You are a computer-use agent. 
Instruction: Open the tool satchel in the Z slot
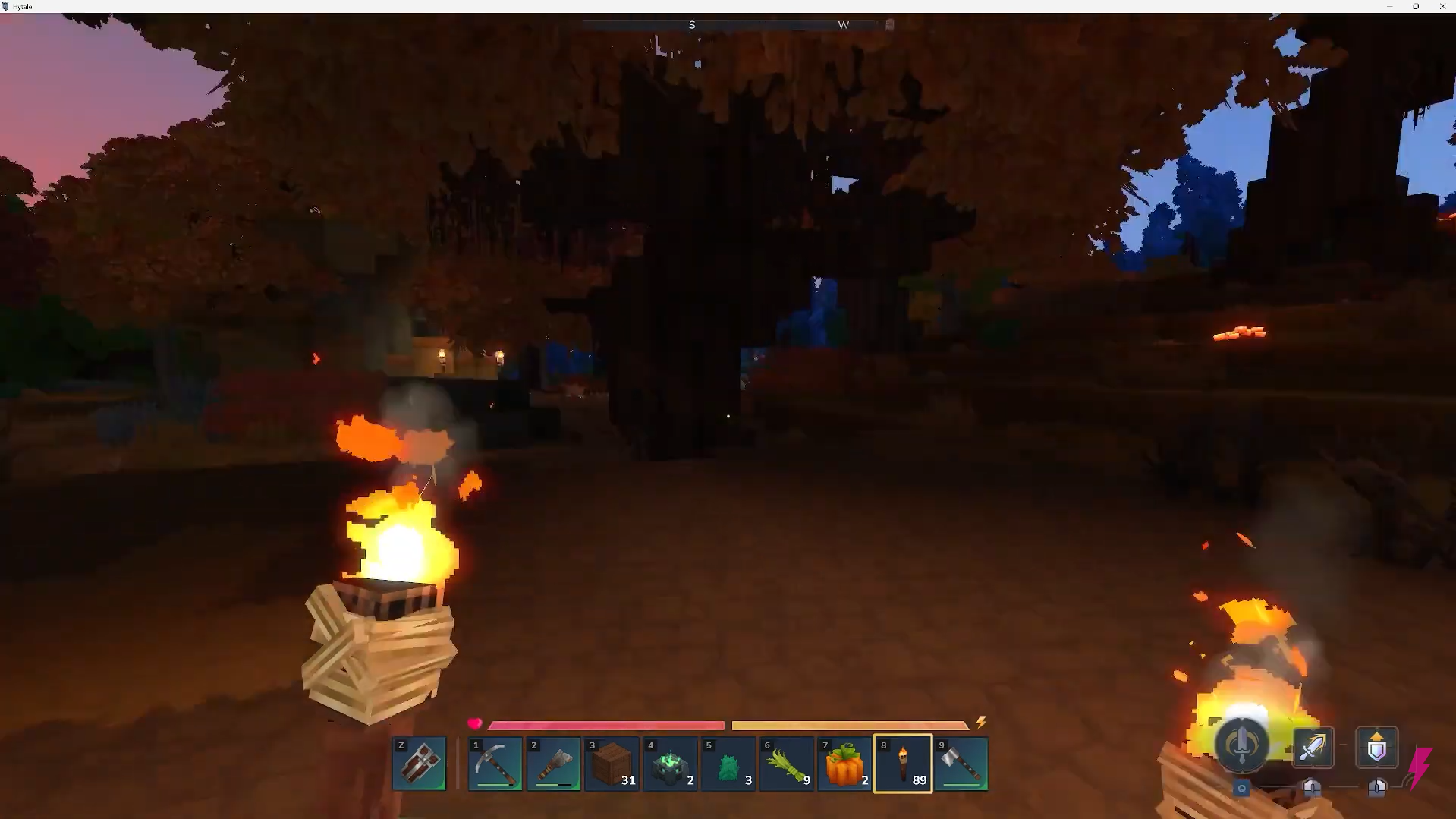tap(419, 764)
